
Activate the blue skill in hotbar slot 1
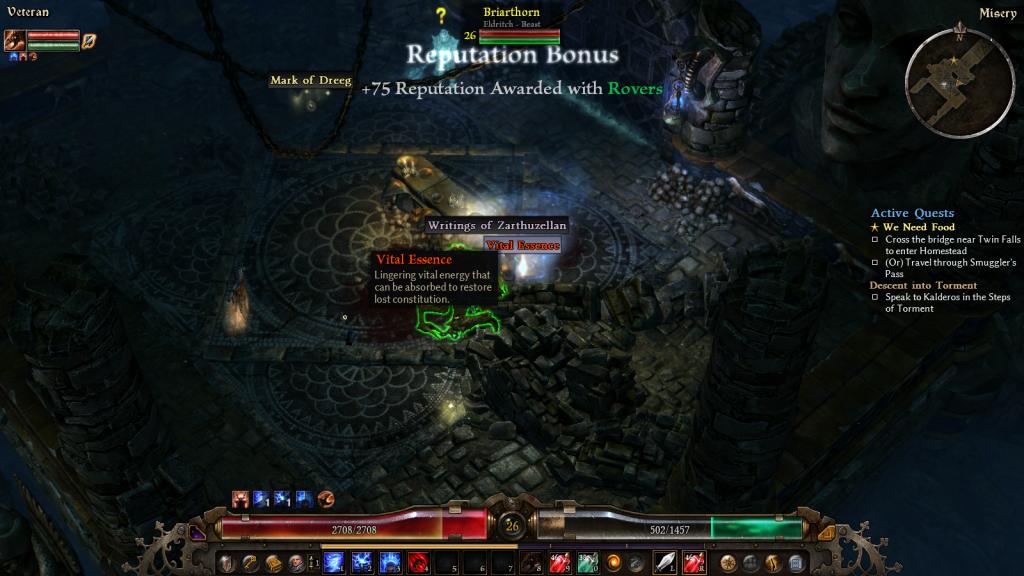pos(335,562)
